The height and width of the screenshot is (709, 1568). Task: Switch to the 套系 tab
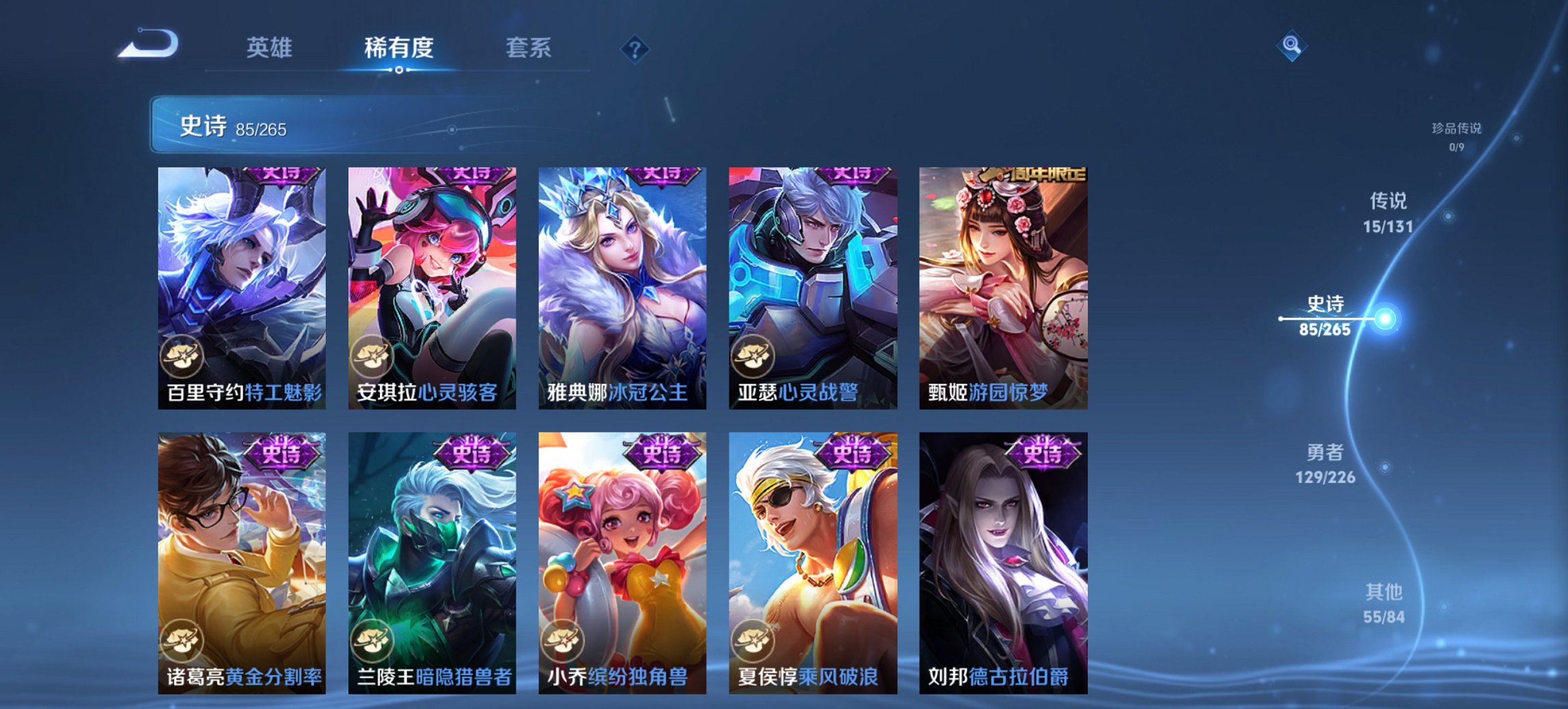click(529, 48)
